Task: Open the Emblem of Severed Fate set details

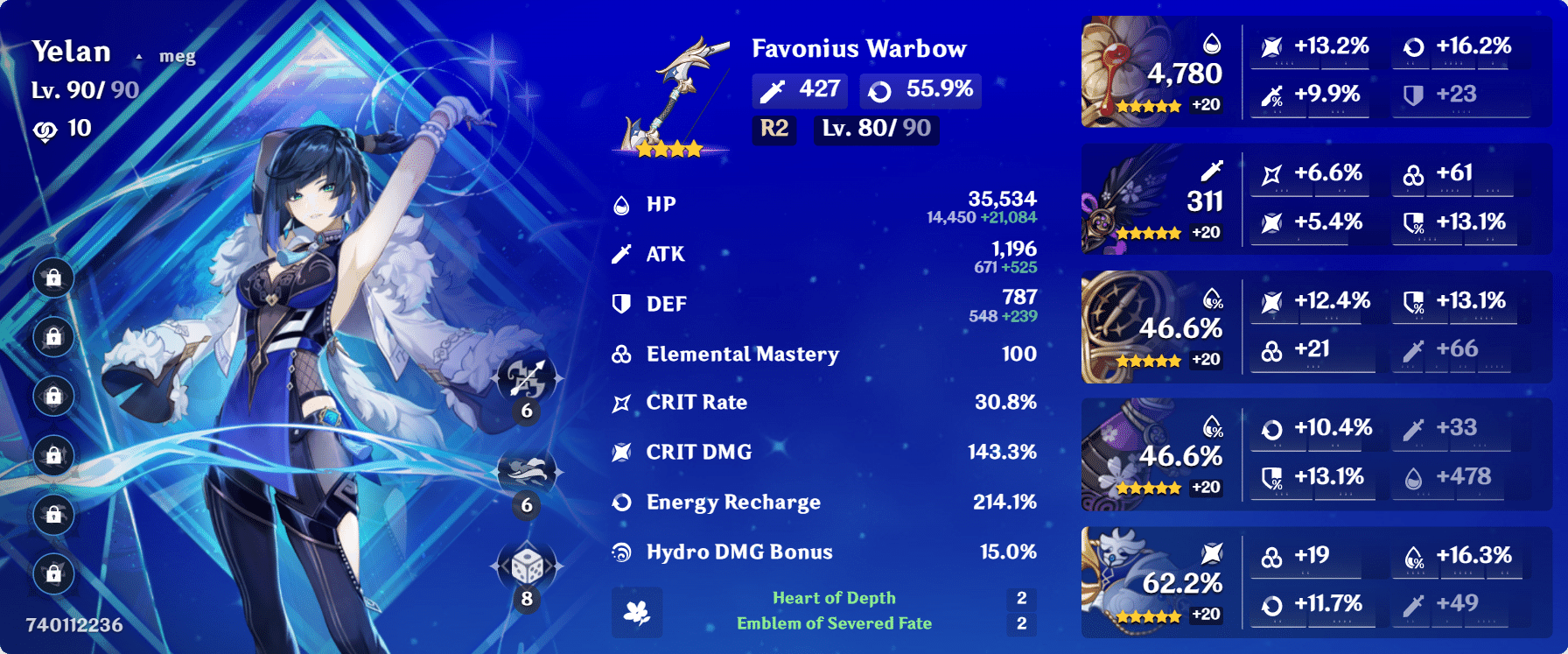Action: point(834,624)
